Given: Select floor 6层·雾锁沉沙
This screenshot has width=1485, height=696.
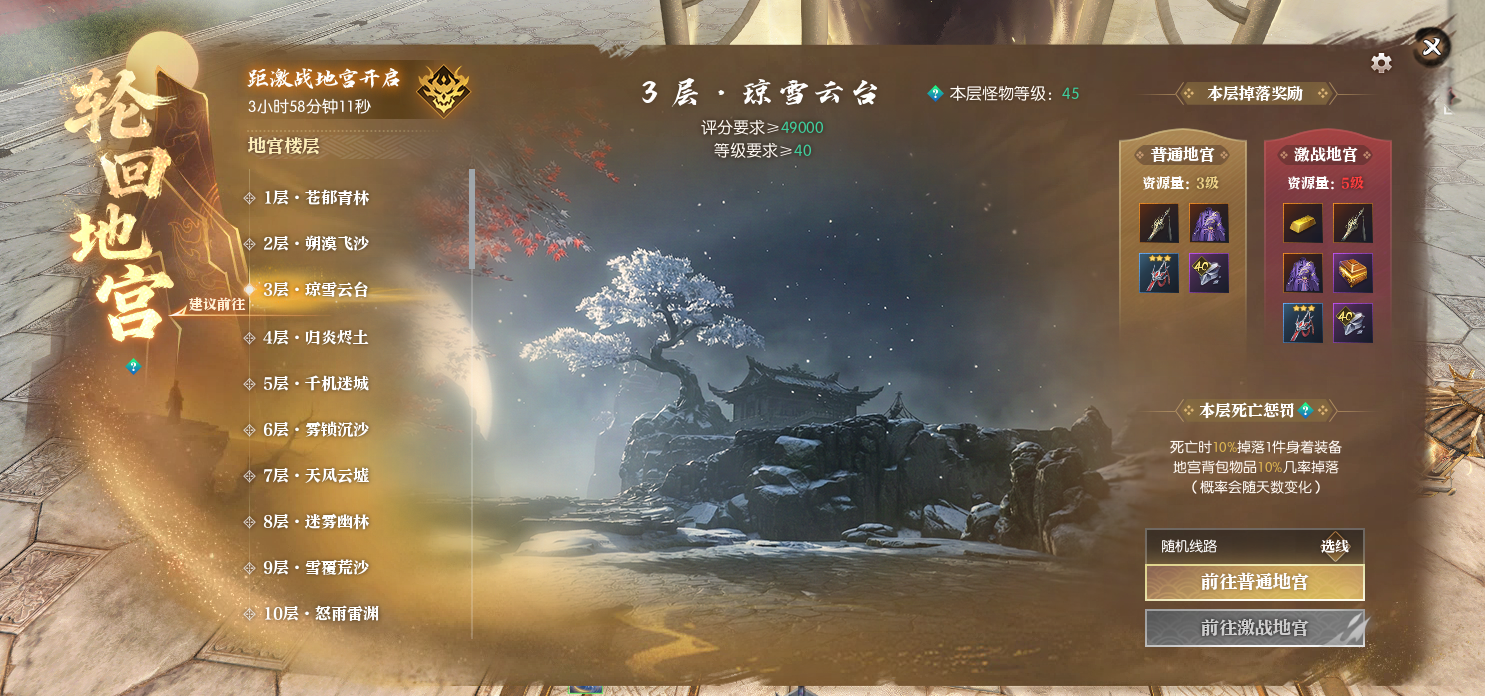Looking at the screenshot, I should 316,430.
